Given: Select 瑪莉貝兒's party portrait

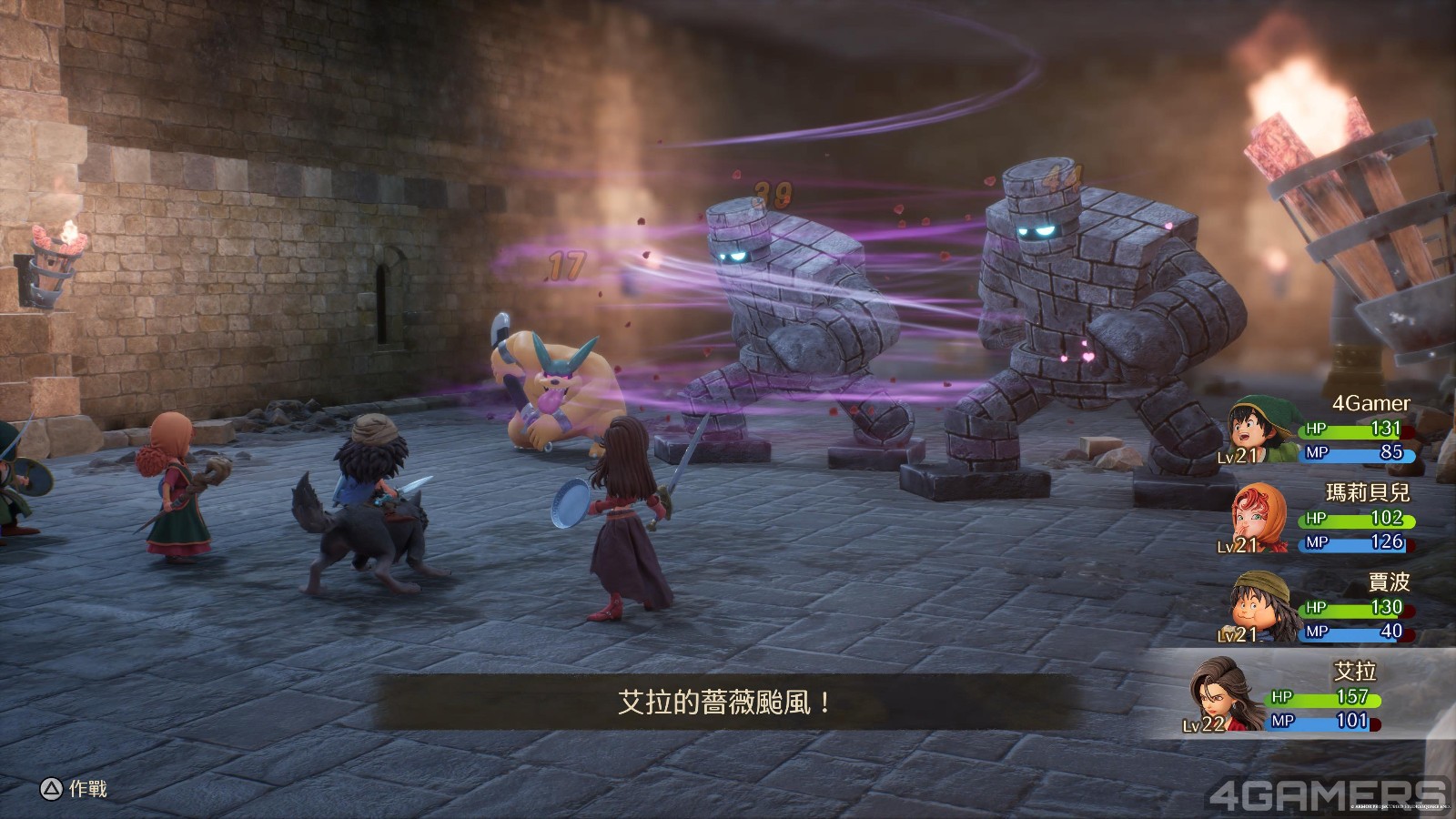Looking at the screenshot, I should 1258,519.
